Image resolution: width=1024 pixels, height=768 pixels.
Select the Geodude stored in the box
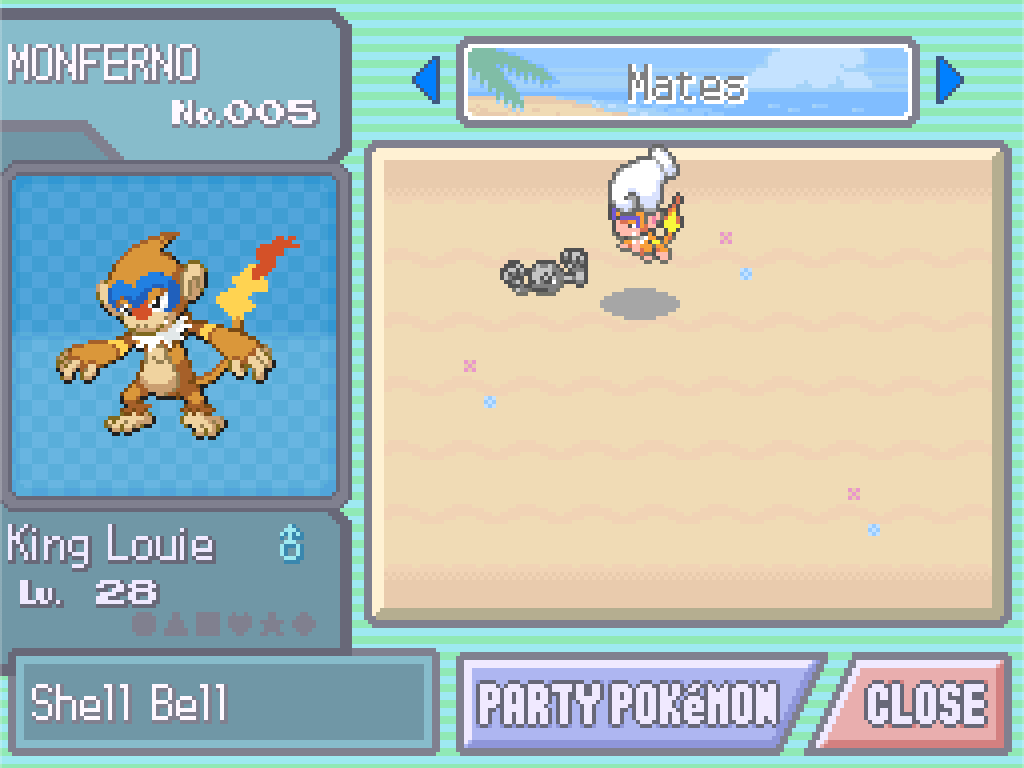[x=545, y=272]
